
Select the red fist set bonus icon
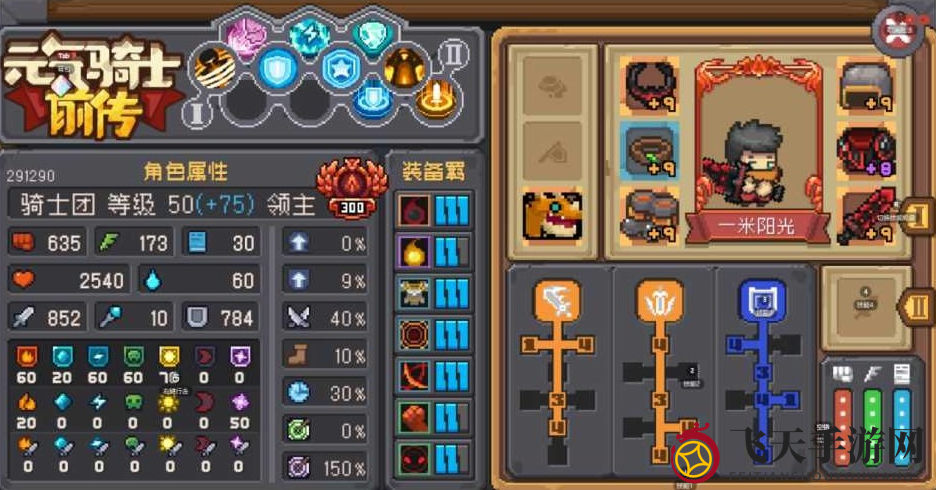pyautogui.click(x=412, y=416)
